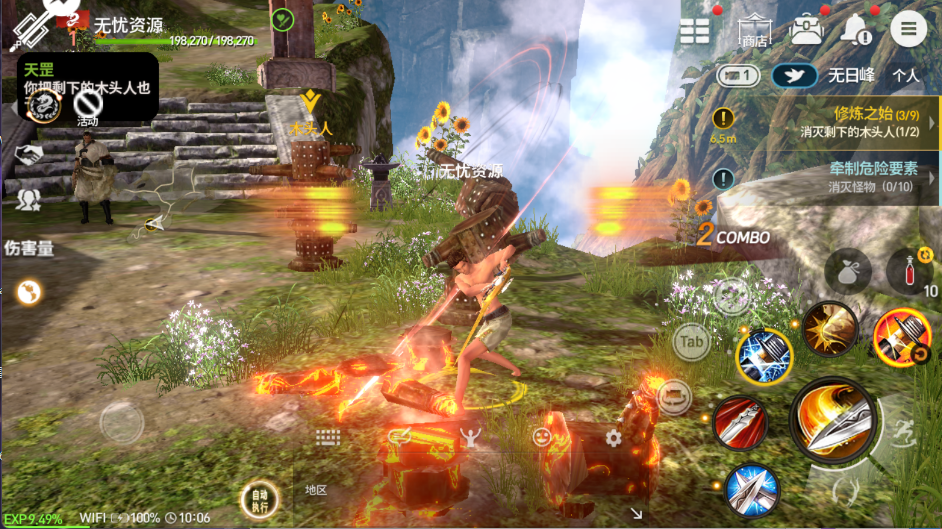
Task: Switch to the 个人 tab
Action: coord(906,75)
